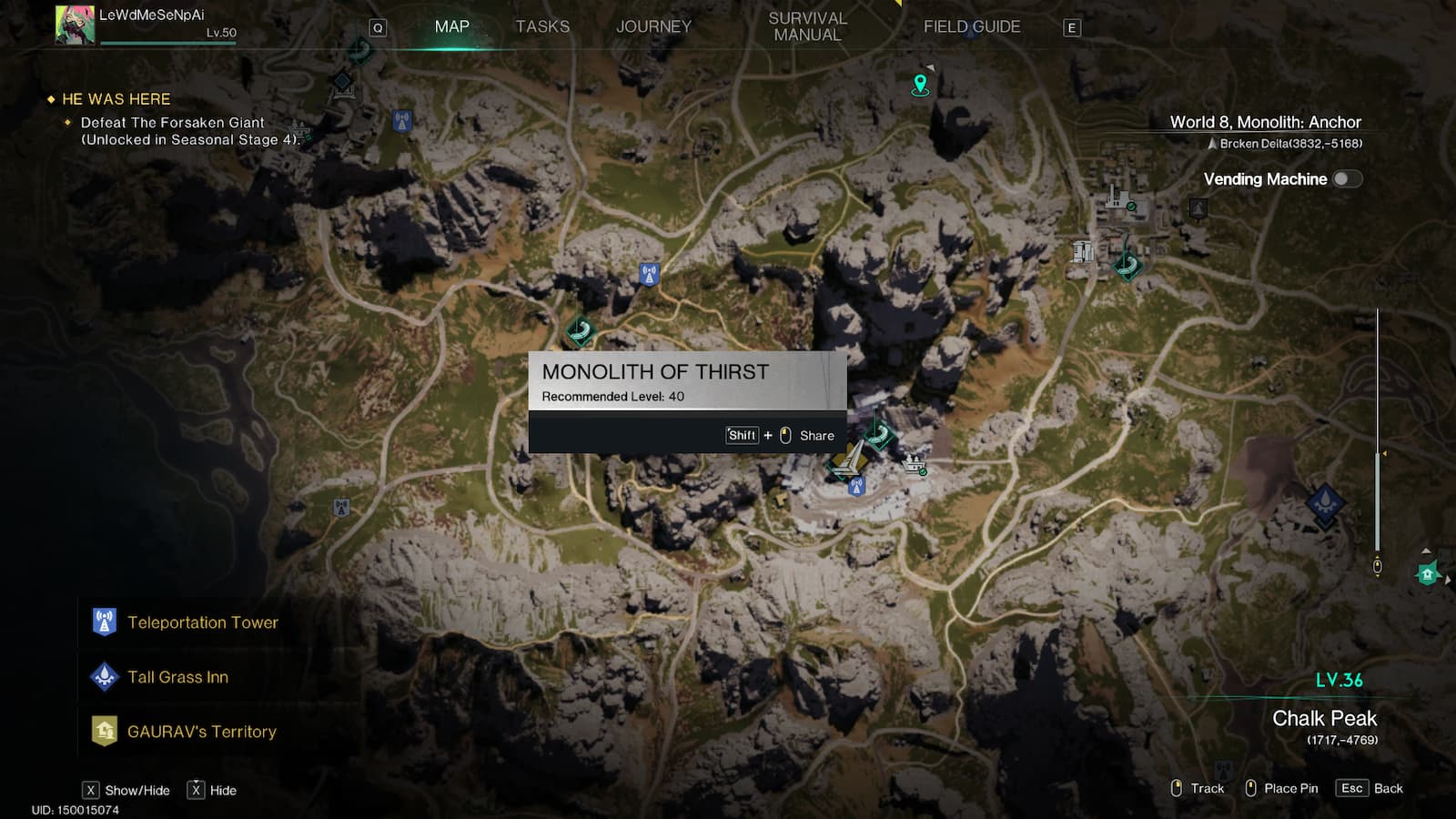This screenshot has height=819, width=1456.
Task: Click the green location pin marker
Action: 920,85
